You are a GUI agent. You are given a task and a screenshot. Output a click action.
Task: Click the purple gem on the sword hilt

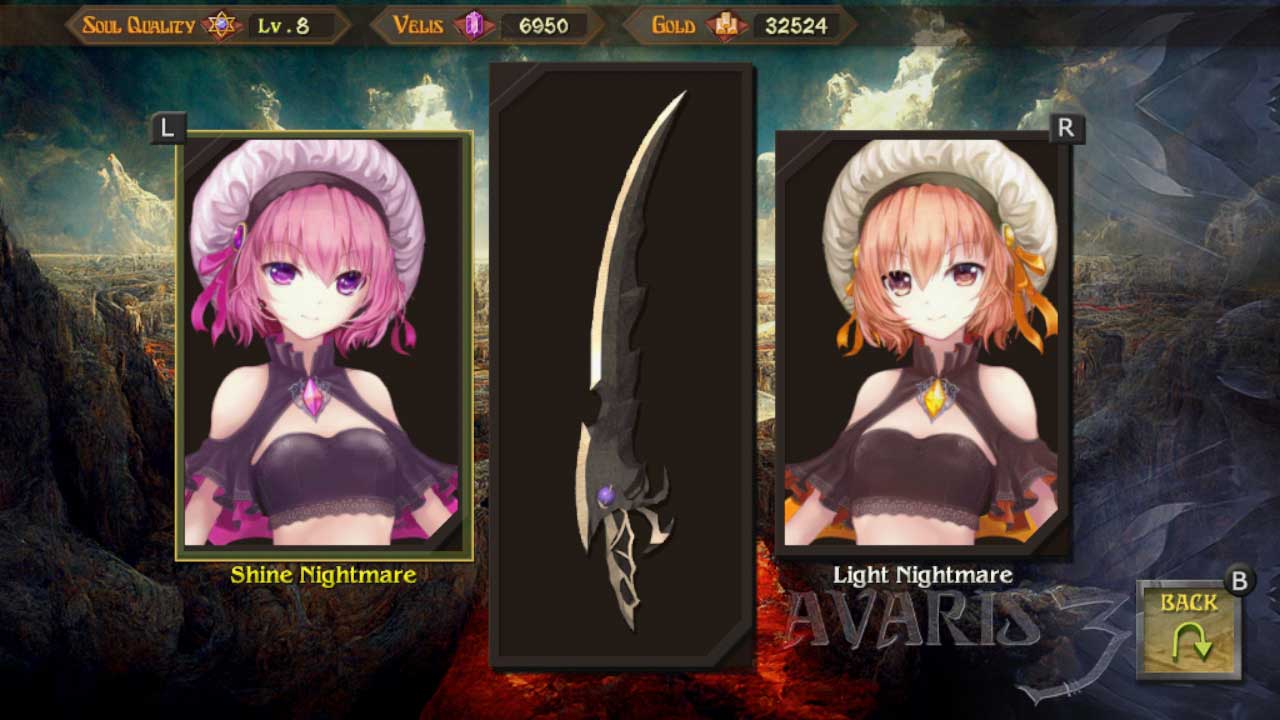605,497
